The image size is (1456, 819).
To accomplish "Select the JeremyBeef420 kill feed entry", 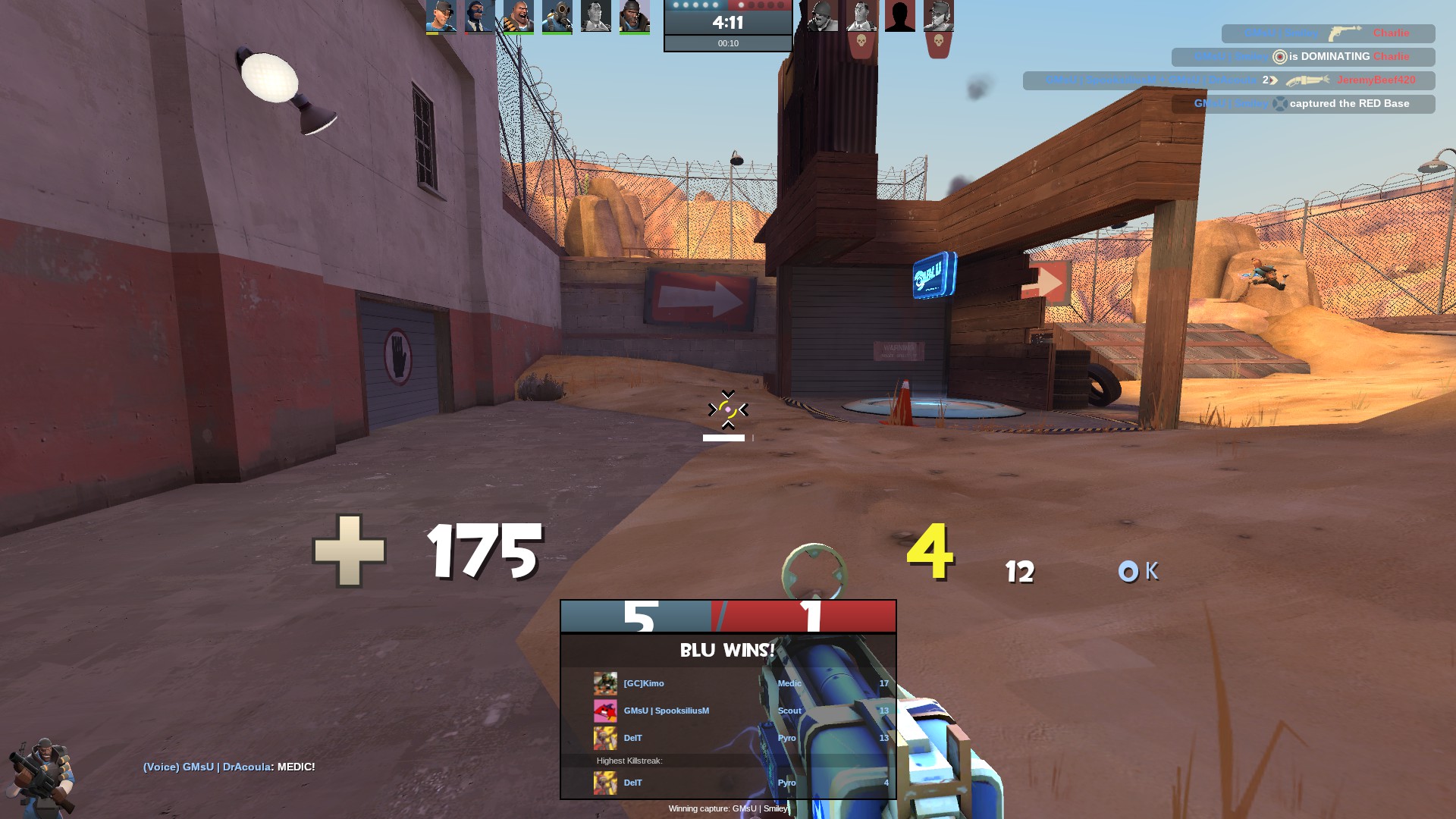I will tap(1228, 80).
